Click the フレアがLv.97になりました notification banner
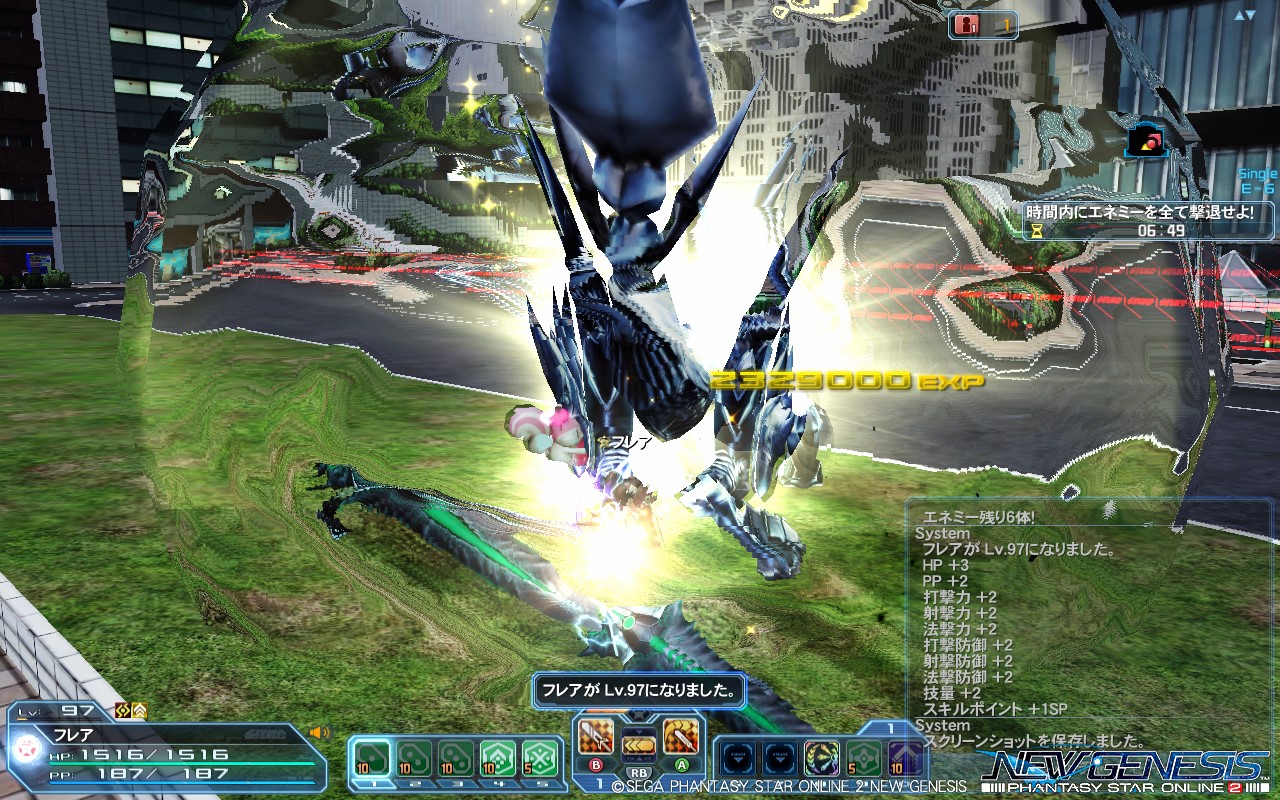This screenshot has width=1280, height=800. coord(637,691)
